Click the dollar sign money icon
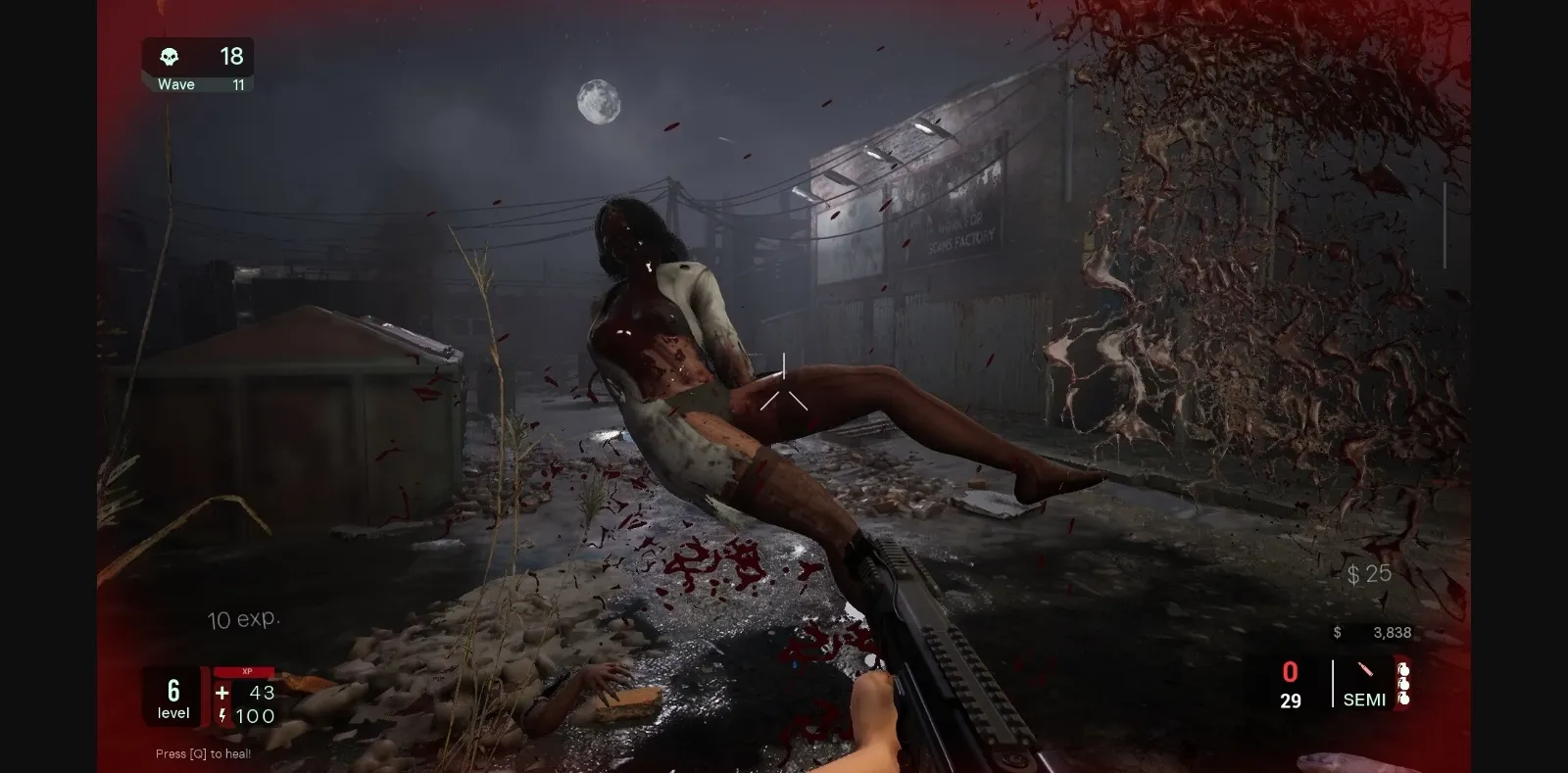Viewport: 1568px width, 773px height. pyautogui.click(x=1336, y=632)
